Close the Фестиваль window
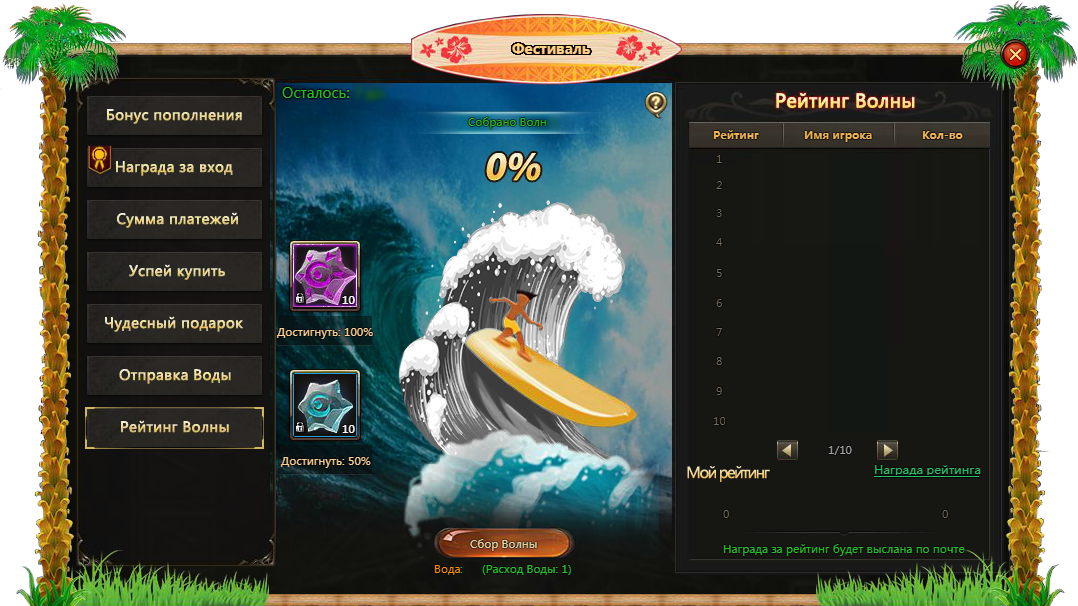Screen dimensions: 1078x606 tap(1015, 54)
